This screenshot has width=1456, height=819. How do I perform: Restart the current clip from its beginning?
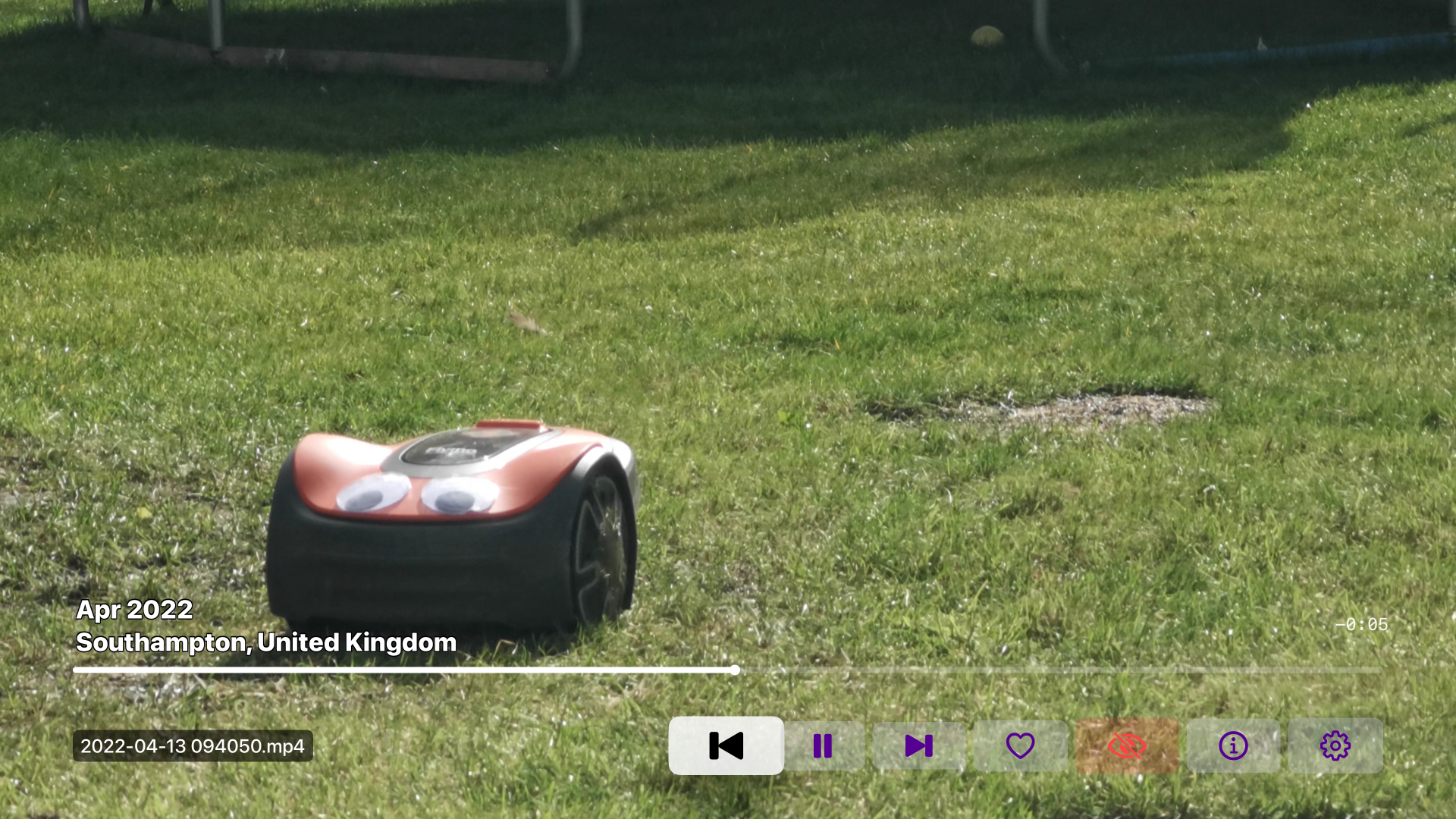pyautogui.click(x=725, y=745)
